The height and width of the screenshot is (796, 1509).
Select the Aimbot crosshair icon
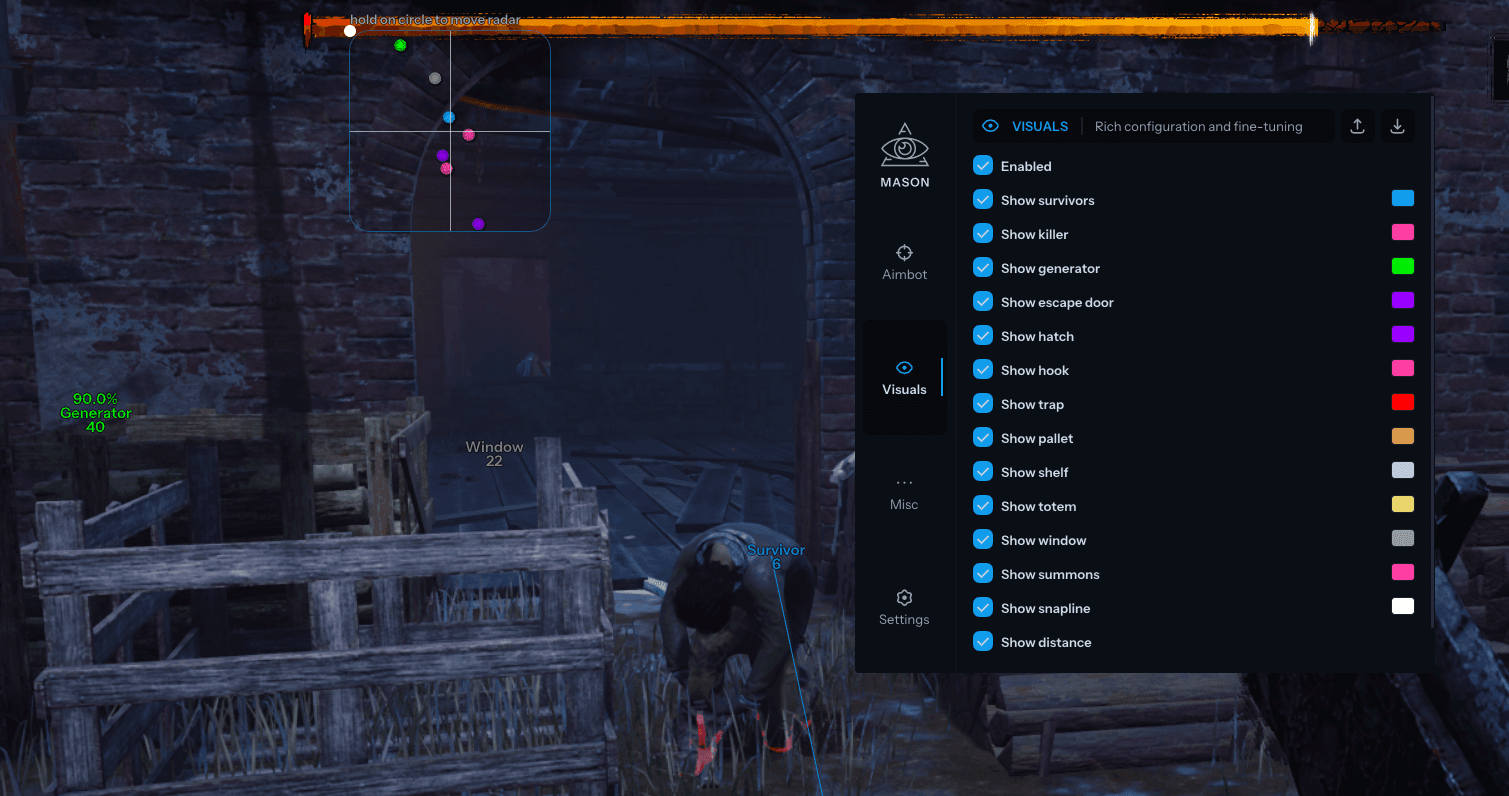click(904, 253)
